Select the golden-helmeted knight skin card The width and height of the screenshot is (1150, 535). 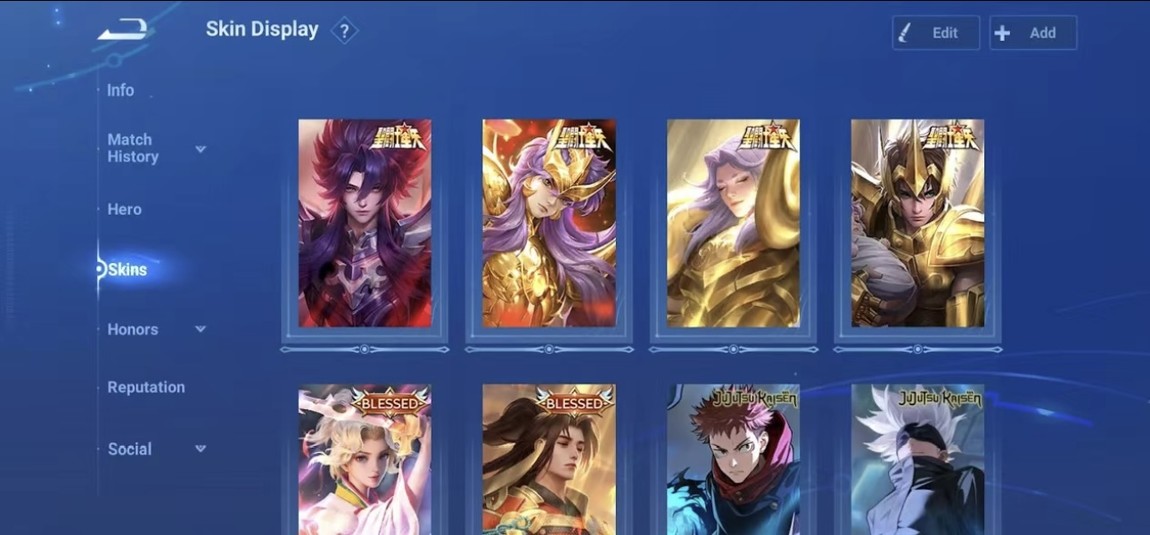917,223
